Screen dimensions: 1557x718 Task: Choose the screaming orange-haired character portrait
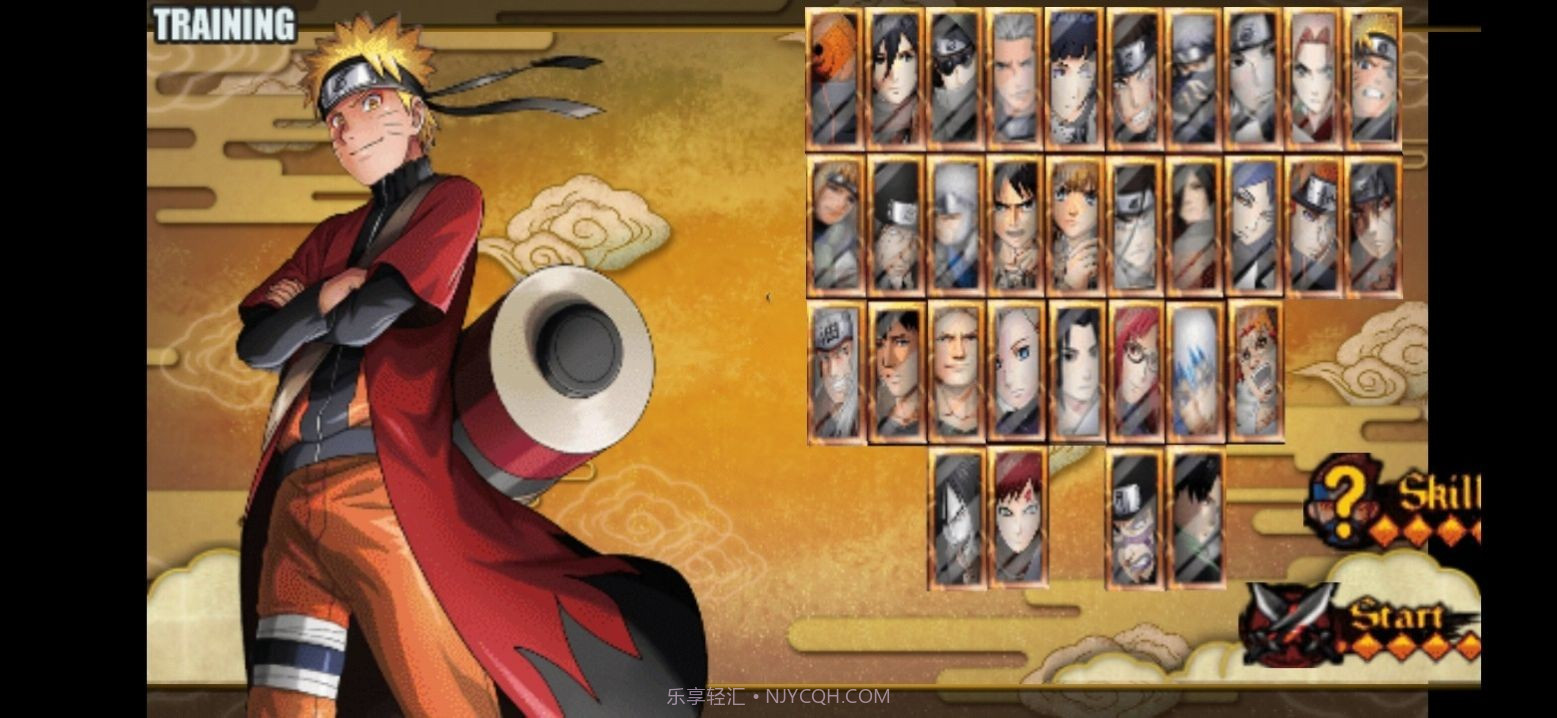tap(1255, 371)
